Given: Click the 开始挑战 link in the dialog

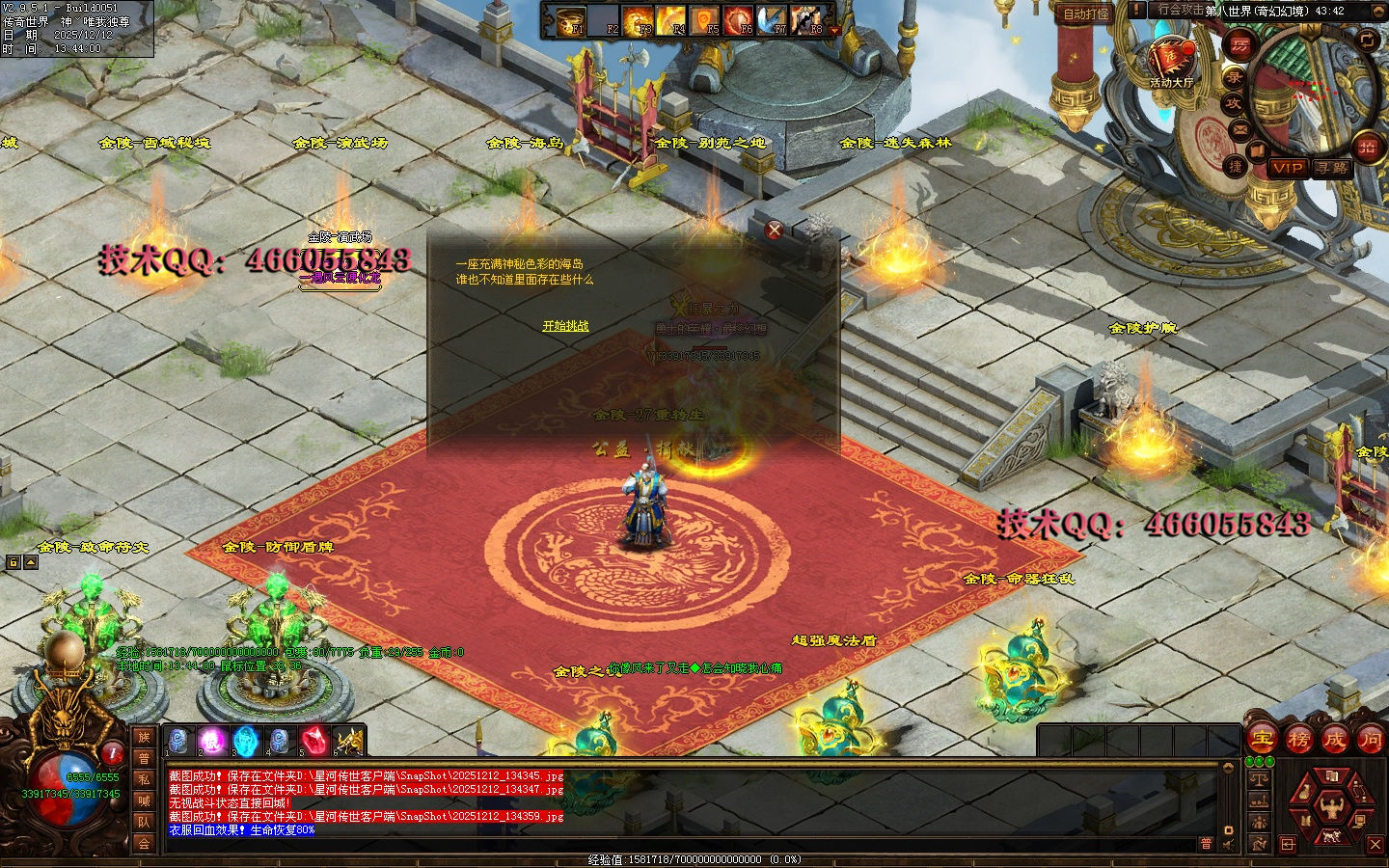Looking at the screenshot, I should [x=565, y=326].
